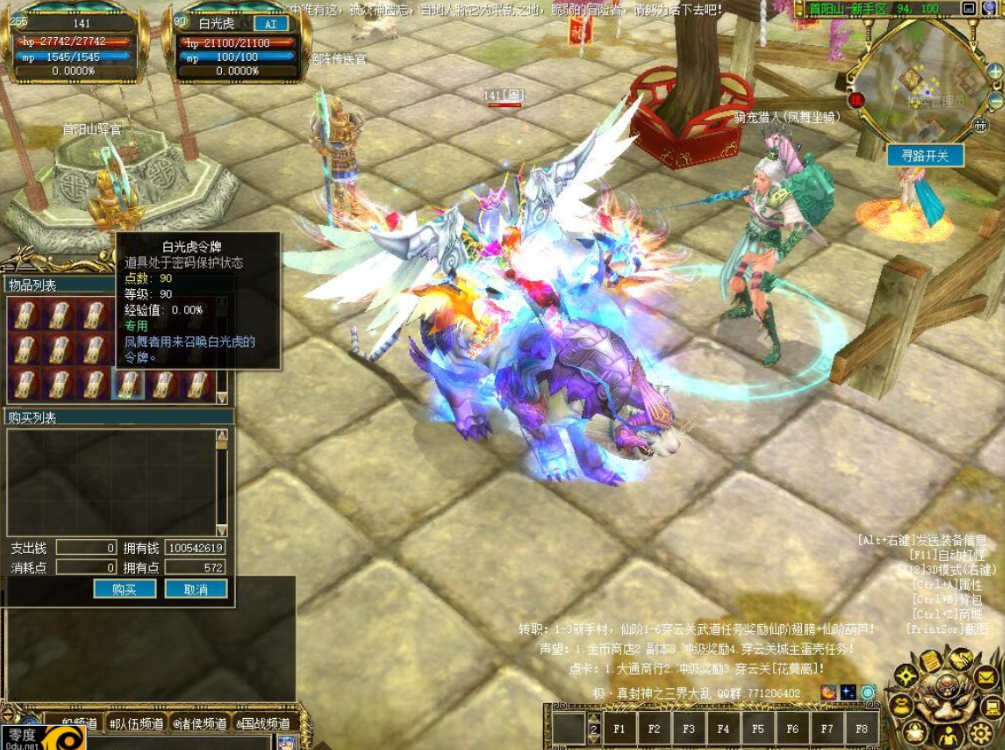Click the 购买 (Buy) button

pyautogui.click(x=124, y=589)
